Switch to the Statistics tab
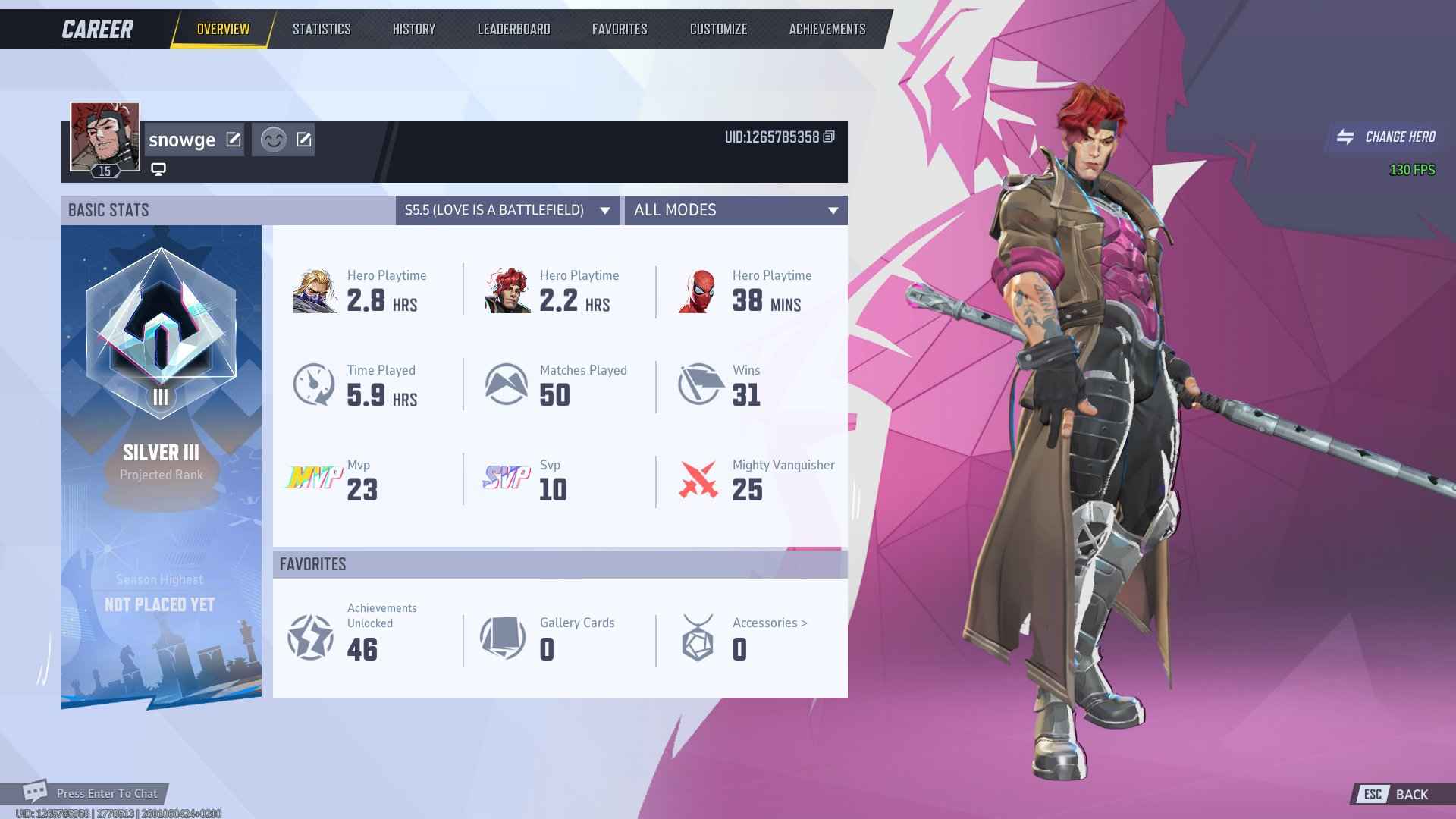 [322, 29]
